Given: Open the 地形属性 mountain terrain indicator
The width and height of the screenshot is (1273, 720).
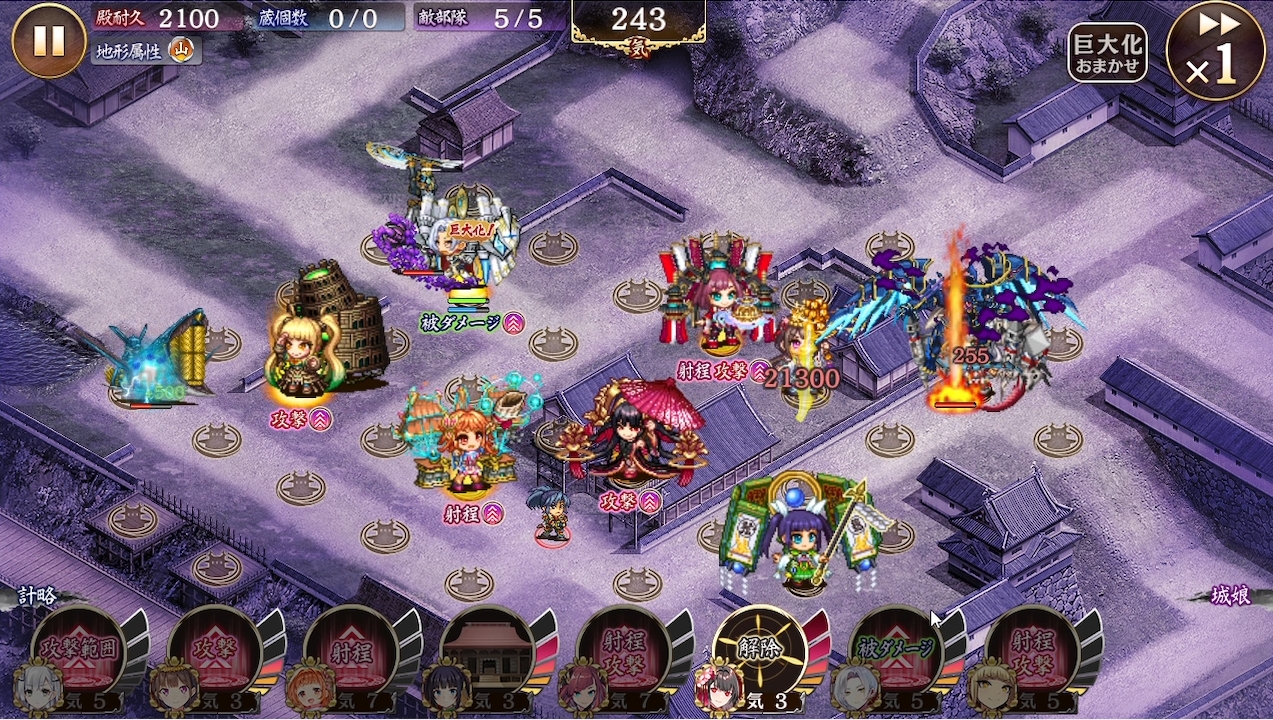Looking at the screenshot, I should (146, 49).
